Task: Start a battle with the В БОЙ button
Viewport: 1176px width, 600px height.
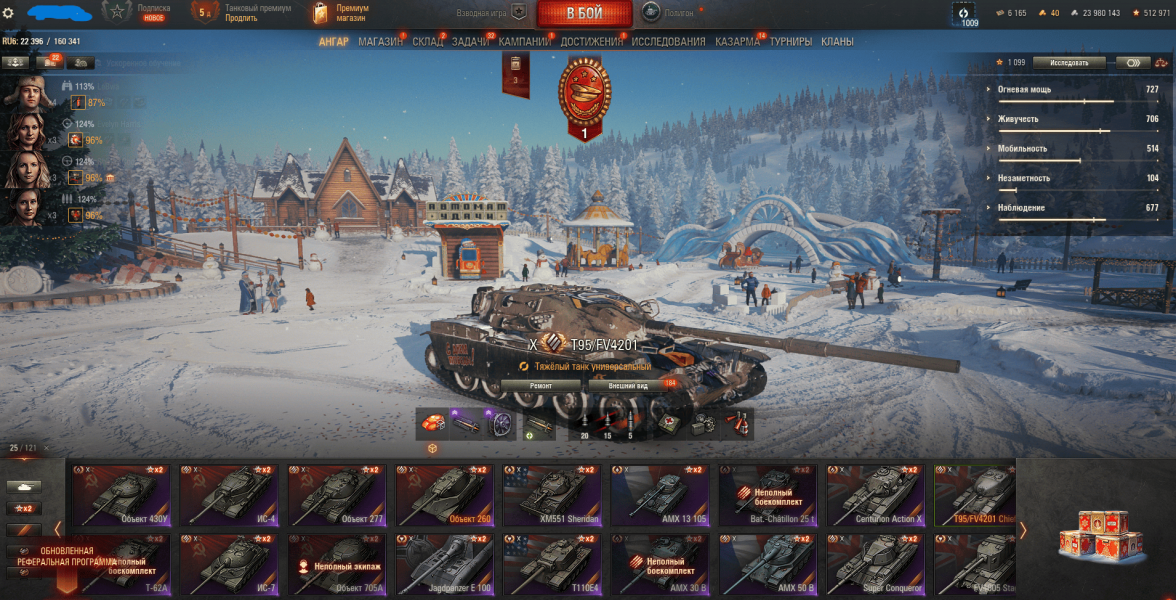Action: 584,14
